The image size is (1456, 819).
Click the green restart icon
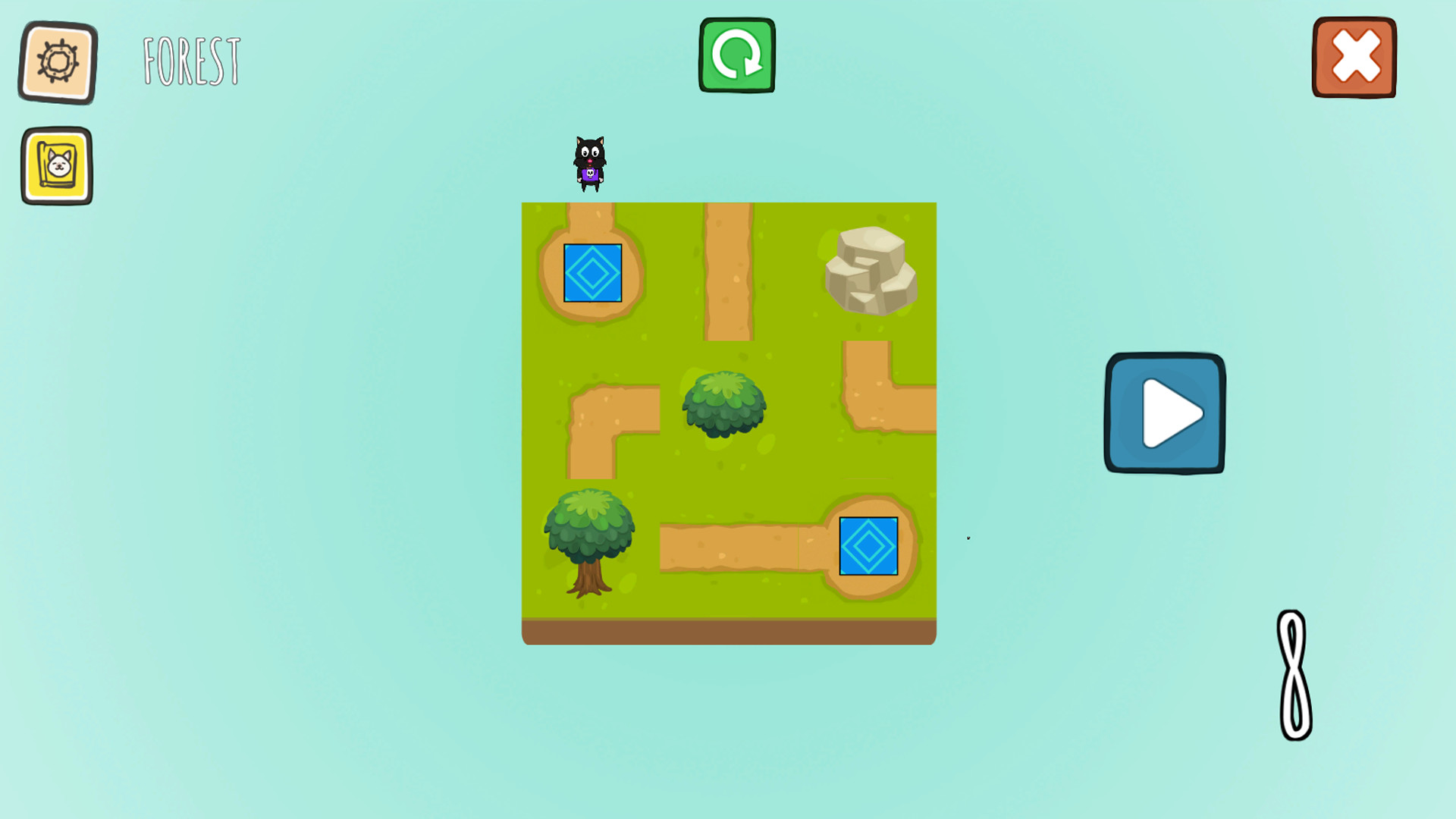coord(736,55)
